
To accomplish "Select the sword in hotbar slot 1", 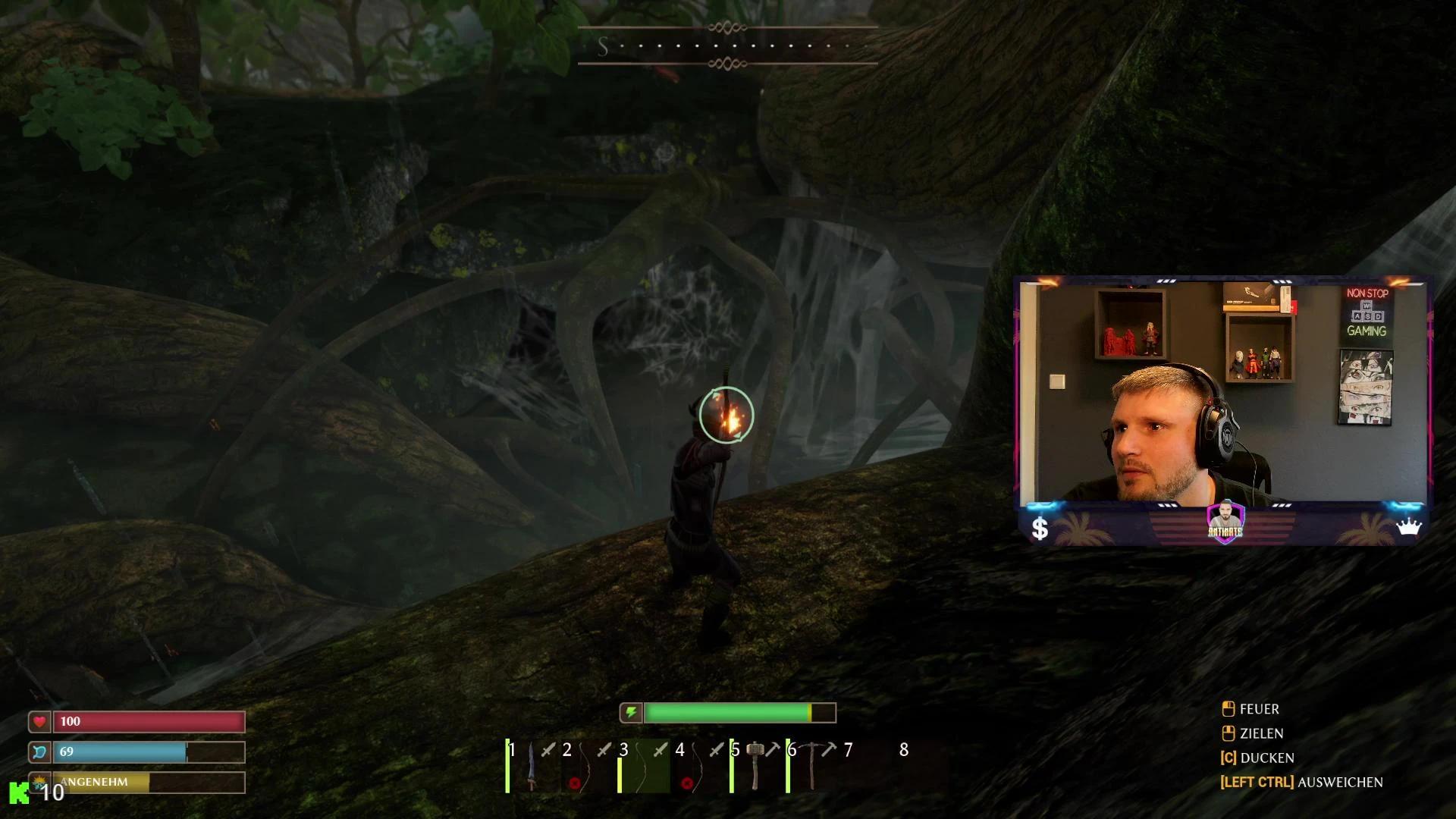I will [532, 767].
